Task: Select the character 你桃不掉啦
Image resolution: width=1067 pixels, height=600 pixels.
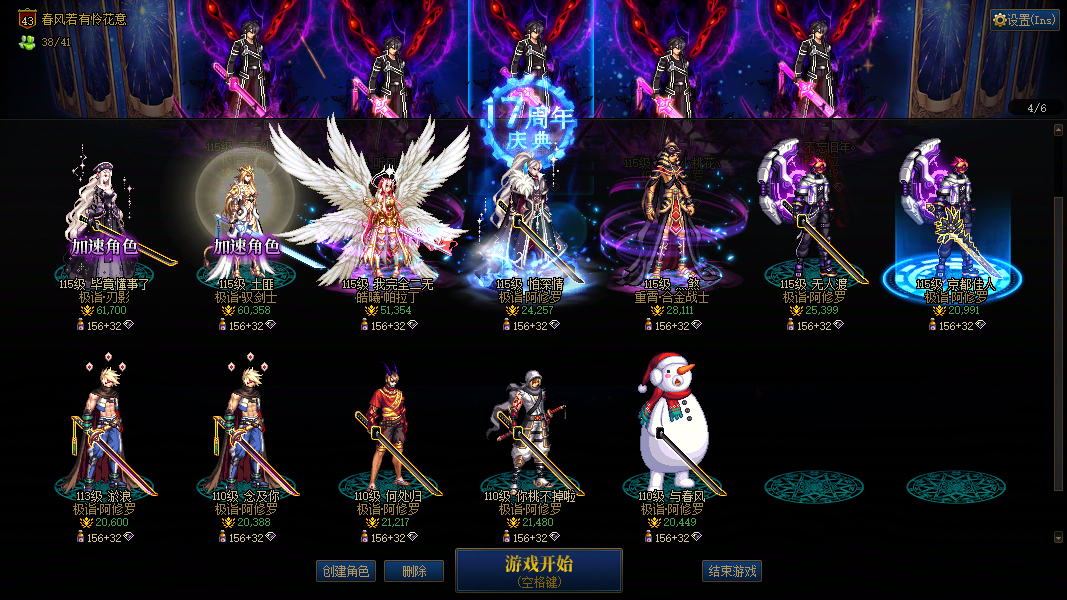Action: click(530, 430)
